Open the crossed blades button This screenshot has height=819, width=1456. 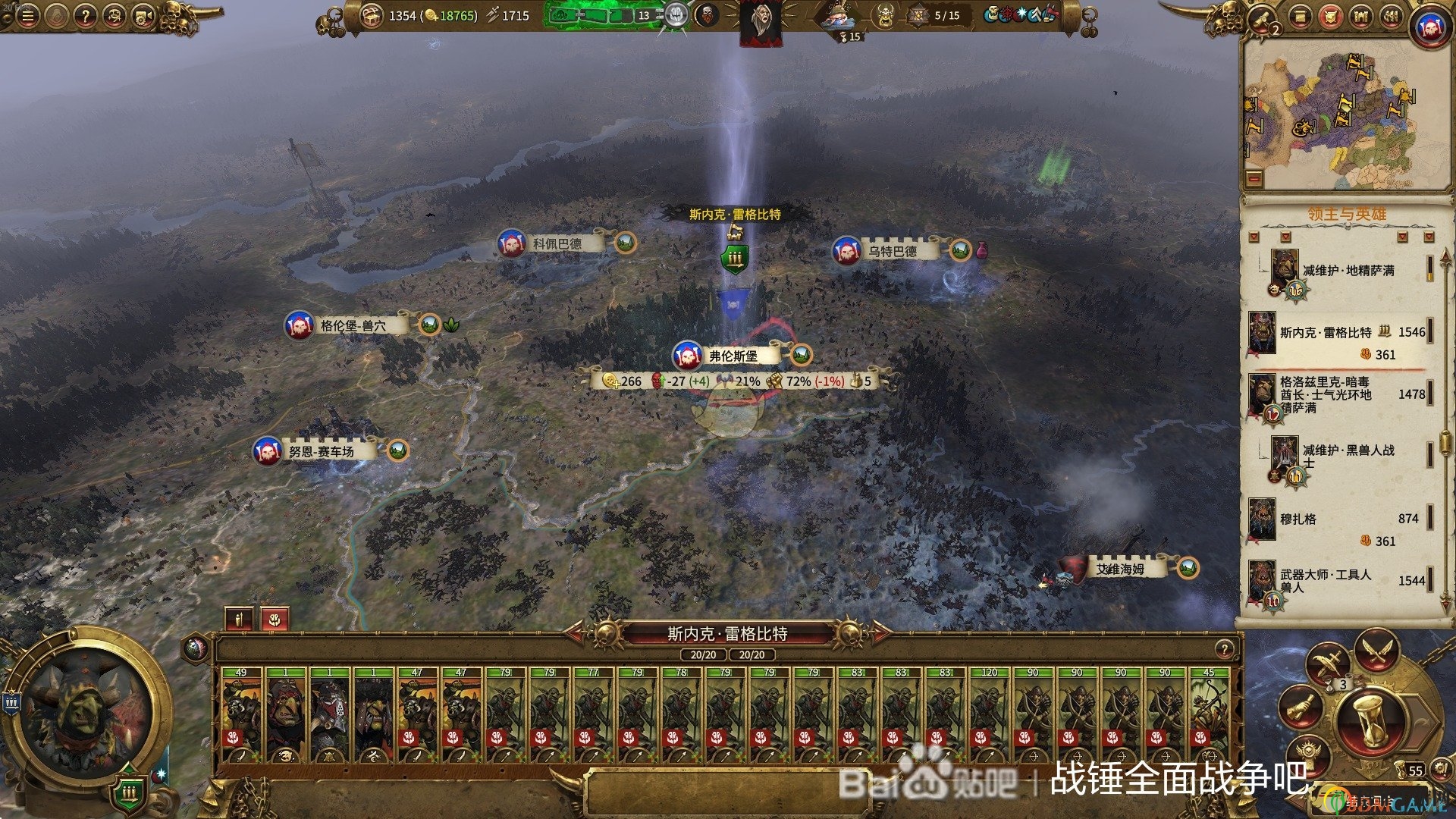click(x=1376, y=651)
